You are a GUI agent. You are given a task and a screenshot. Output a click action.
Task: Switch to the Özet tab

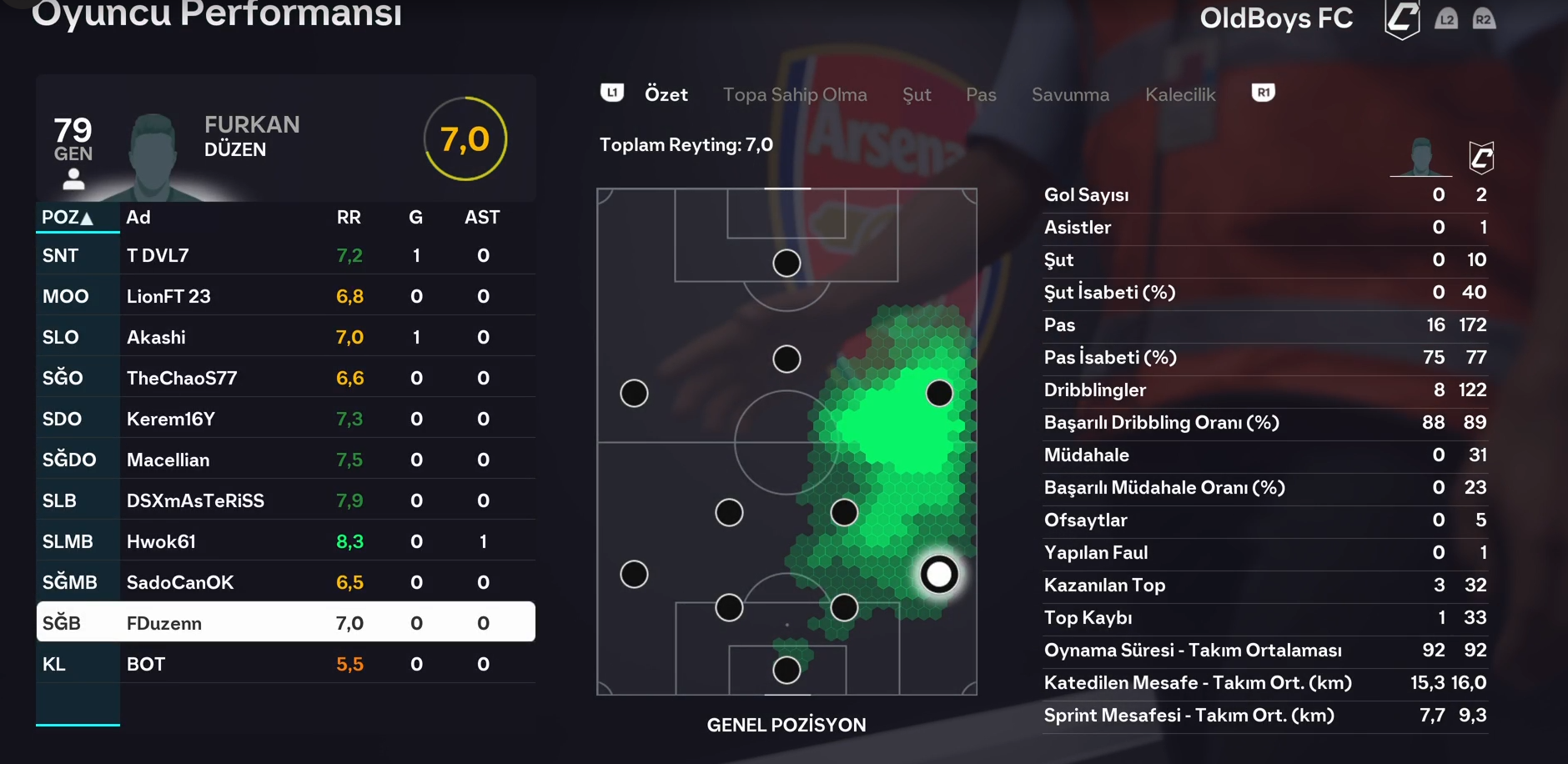[x=666, y=95]
